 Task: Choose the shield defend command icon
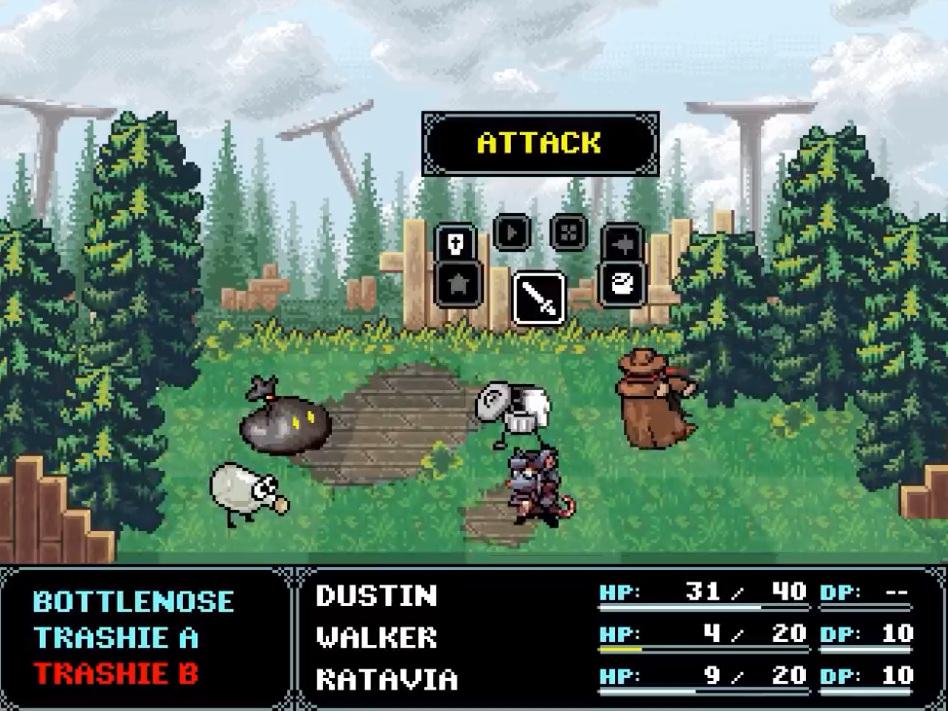tap(455, 243)
